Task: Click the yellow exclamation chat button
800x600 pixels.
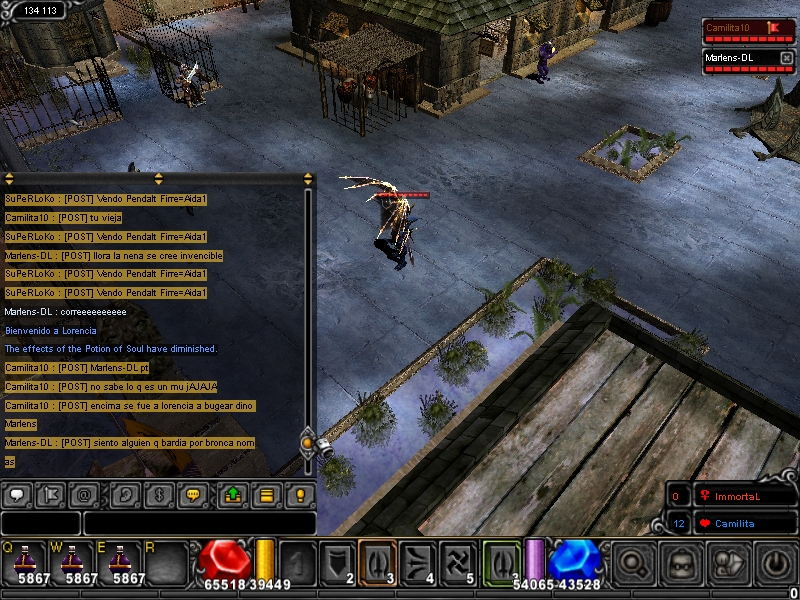Action: point(299,494)
